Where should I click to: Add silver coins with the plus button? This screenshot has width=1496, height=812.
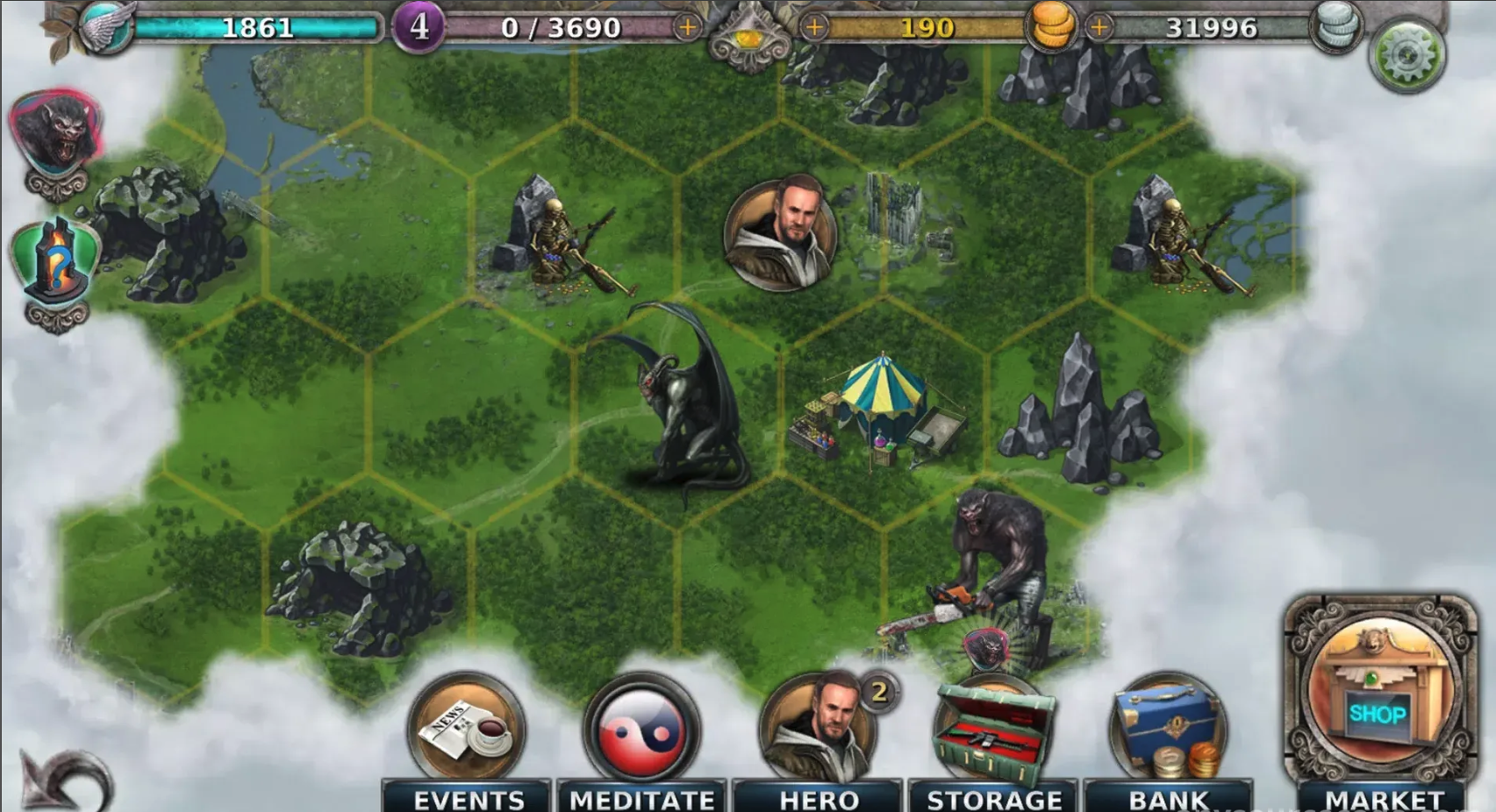[x=1099, y=27]
